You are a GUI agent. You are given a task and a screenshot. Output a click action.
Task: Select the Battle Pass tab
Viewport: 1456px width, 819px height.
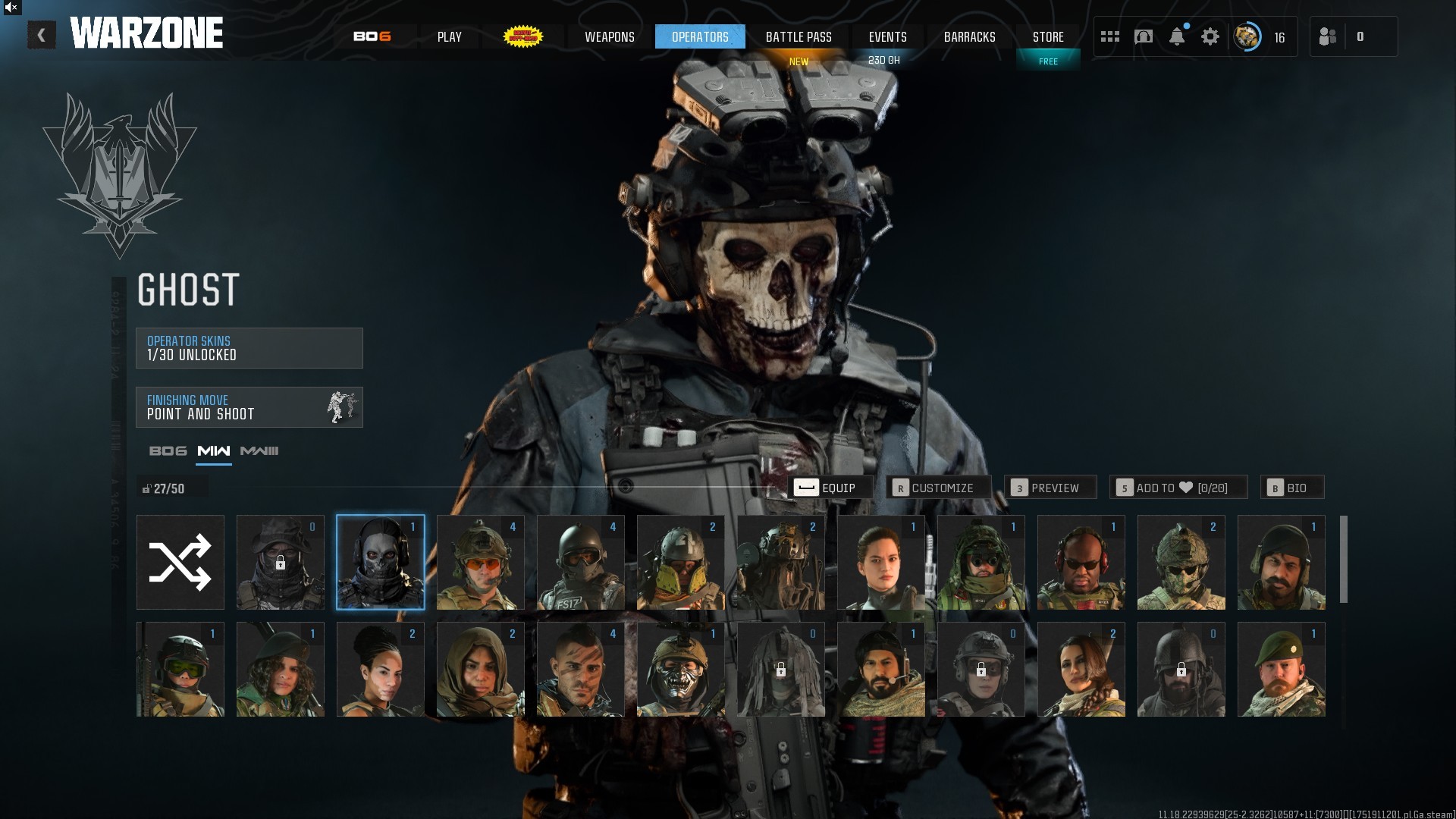(x=799, y=36)
